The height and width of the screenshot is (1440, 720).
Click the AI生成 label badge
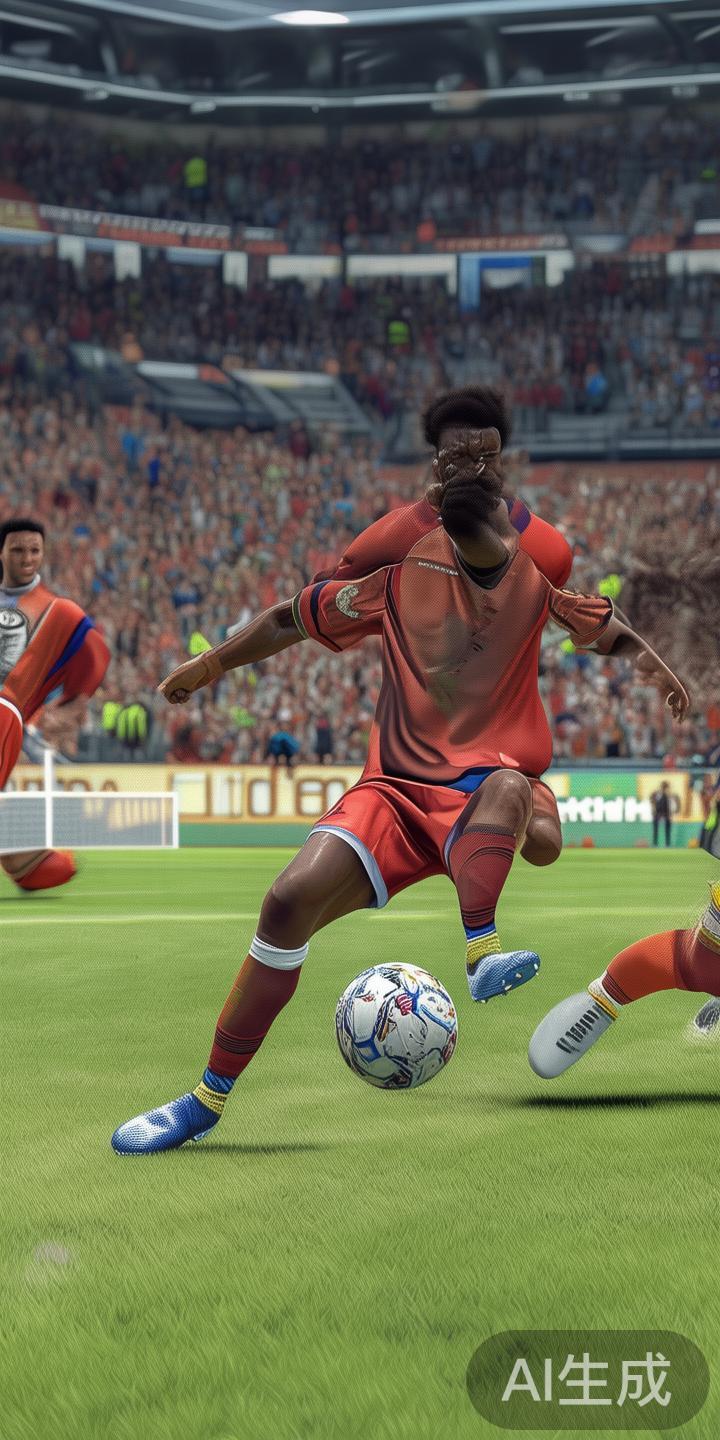click(587, 1380)
